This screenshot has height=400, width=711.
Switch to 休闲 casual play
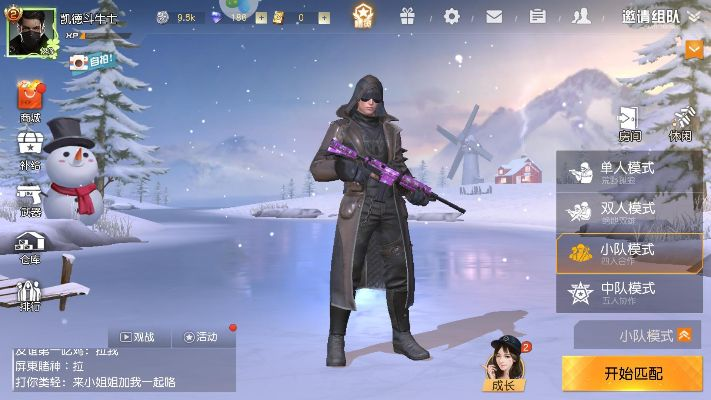tap(681, 123)
